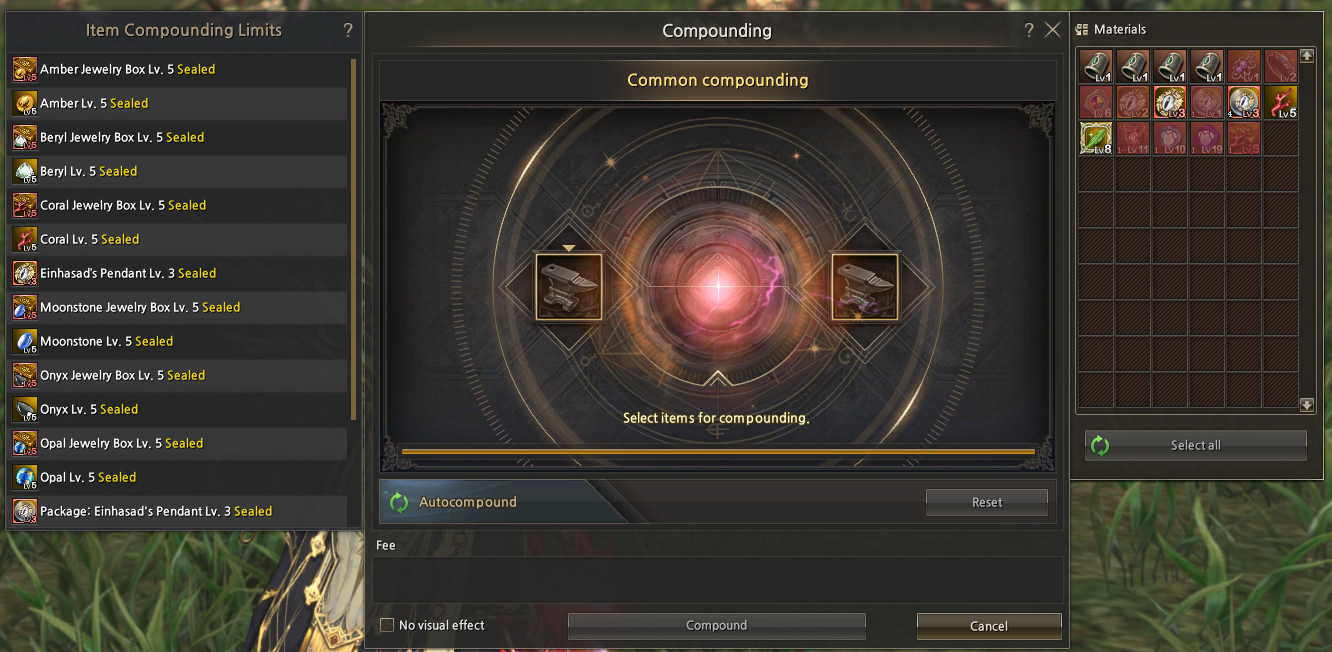Viewport: 1332px width, 652px height.
Task: Open the Compounding help question mark
Action: pos(1029,30)
